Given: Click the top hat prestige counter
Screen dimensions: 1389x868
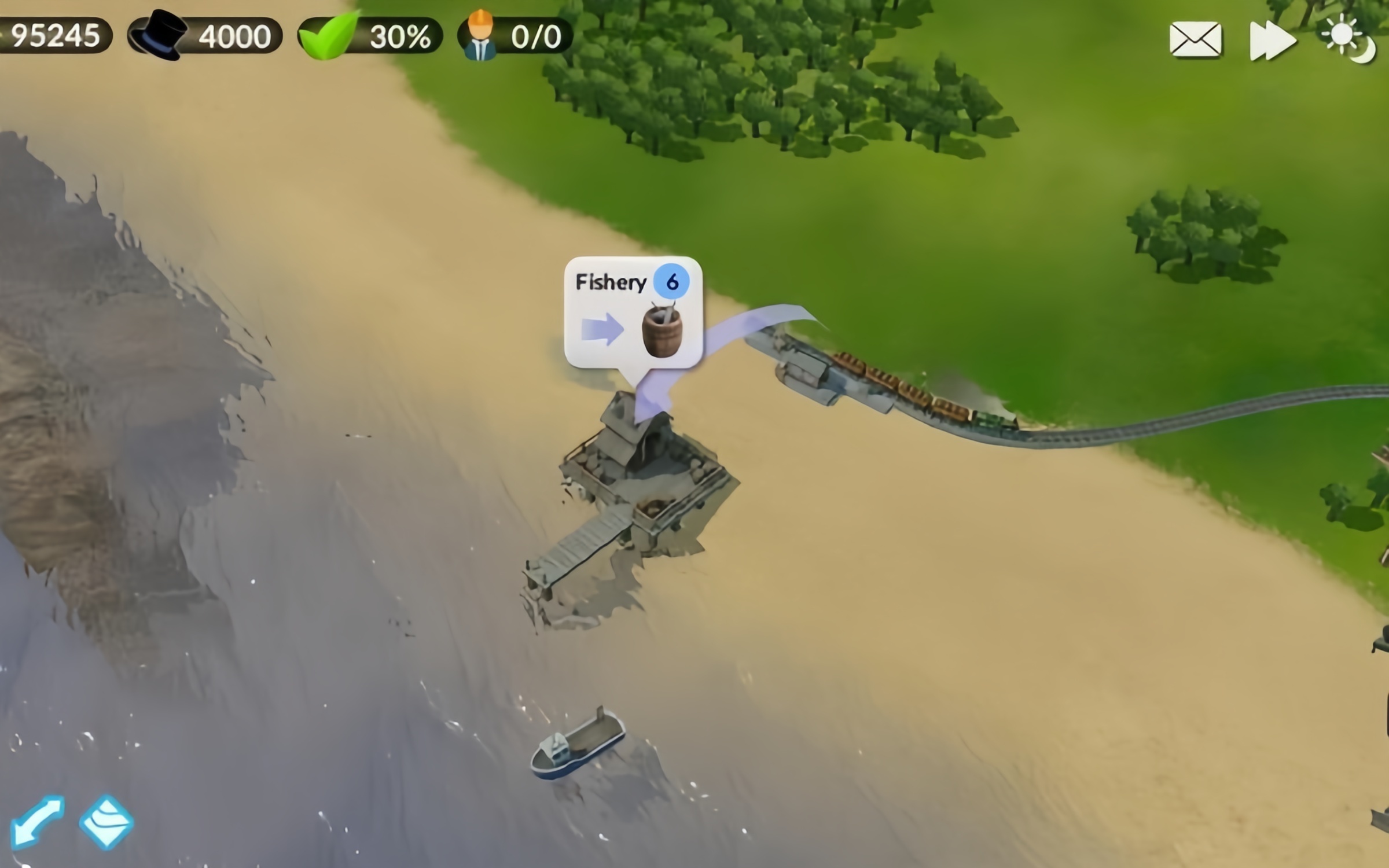Looking at the screenshot, I should coord(205,36).
